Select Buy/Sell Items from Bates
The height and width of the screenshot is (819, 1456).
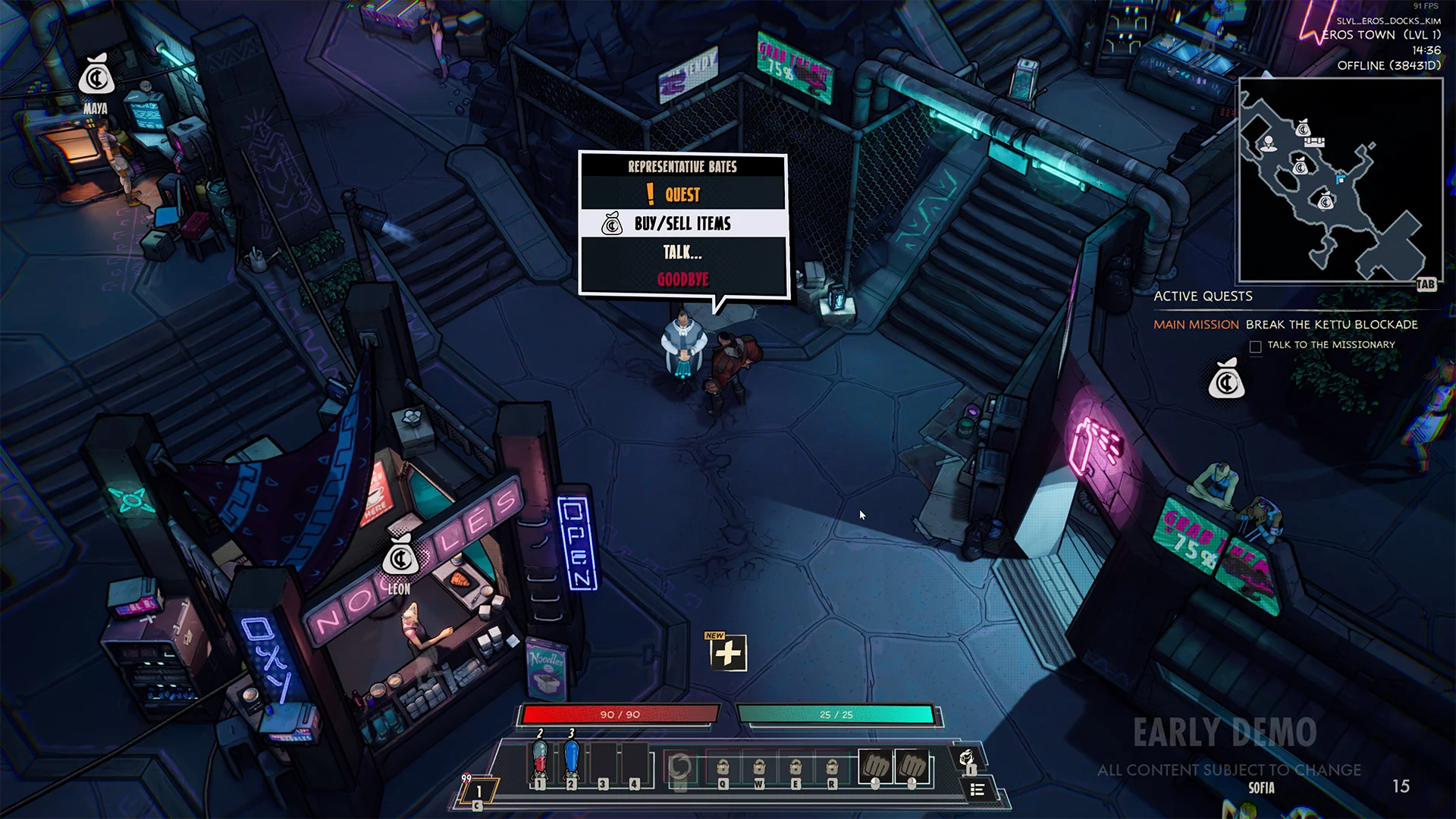pos(682,224)
